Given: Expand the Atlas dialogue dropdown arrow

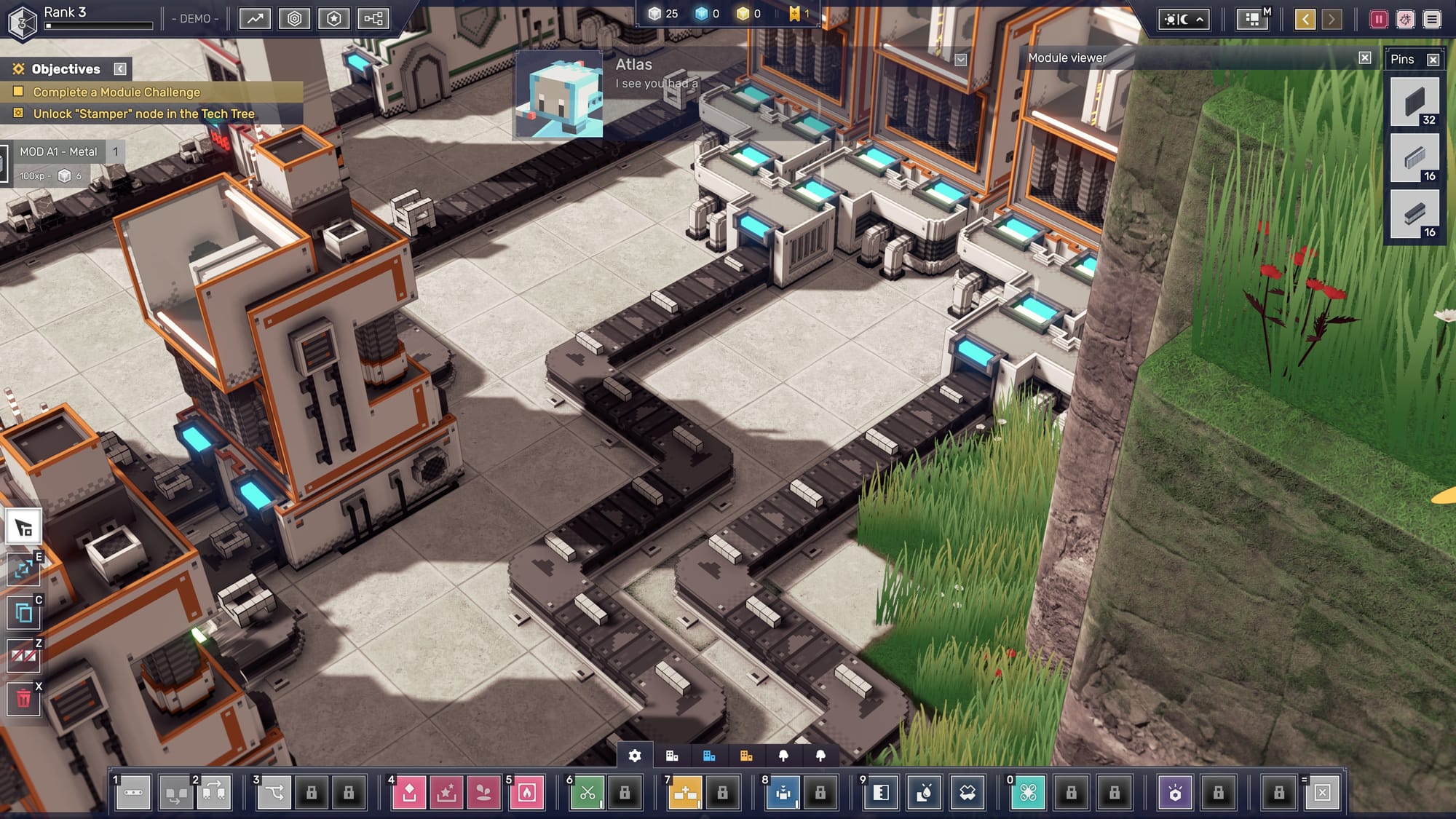Looking at the screenshot, I should (x=961, y=60).
